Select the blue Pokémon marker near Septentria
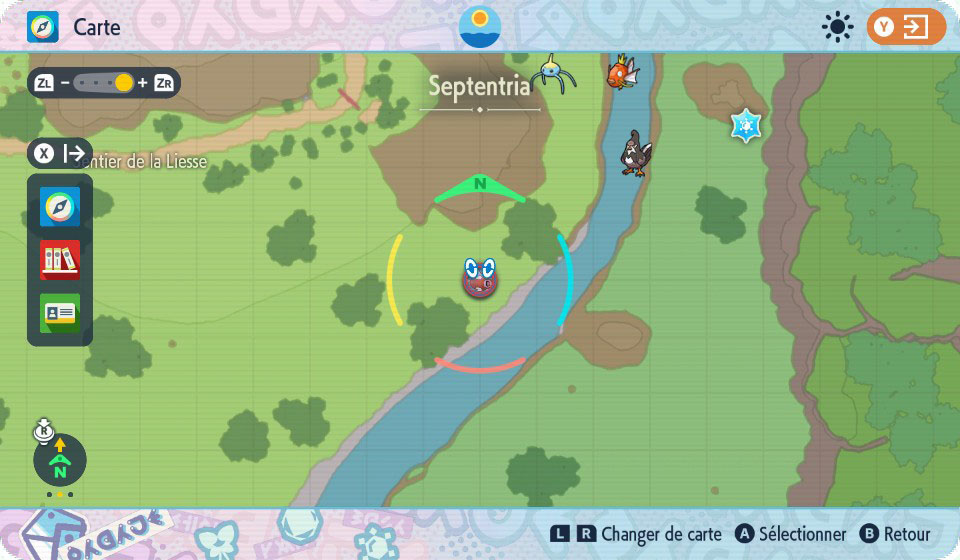Viewport: 960px width, 560px height. [552, 73]
